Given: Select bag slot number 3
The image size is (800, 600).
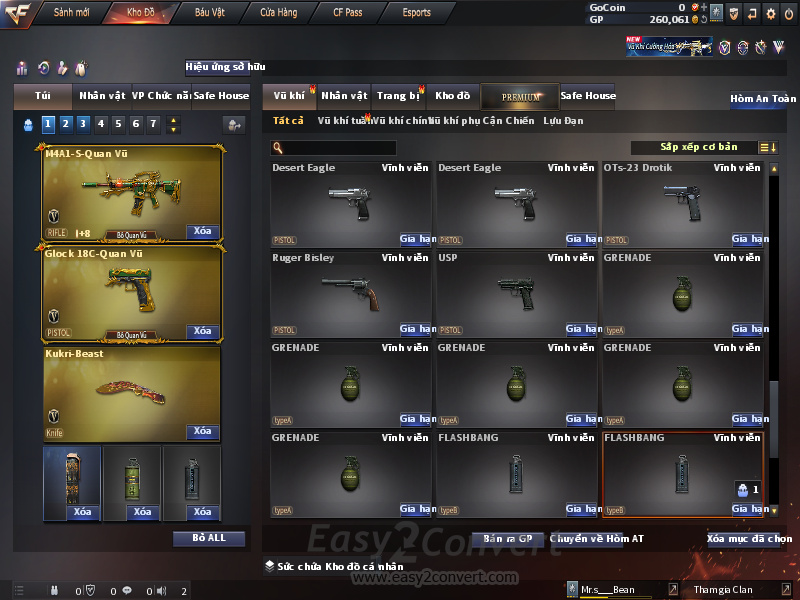Looking at the screenshot, I should coord(83,124).
